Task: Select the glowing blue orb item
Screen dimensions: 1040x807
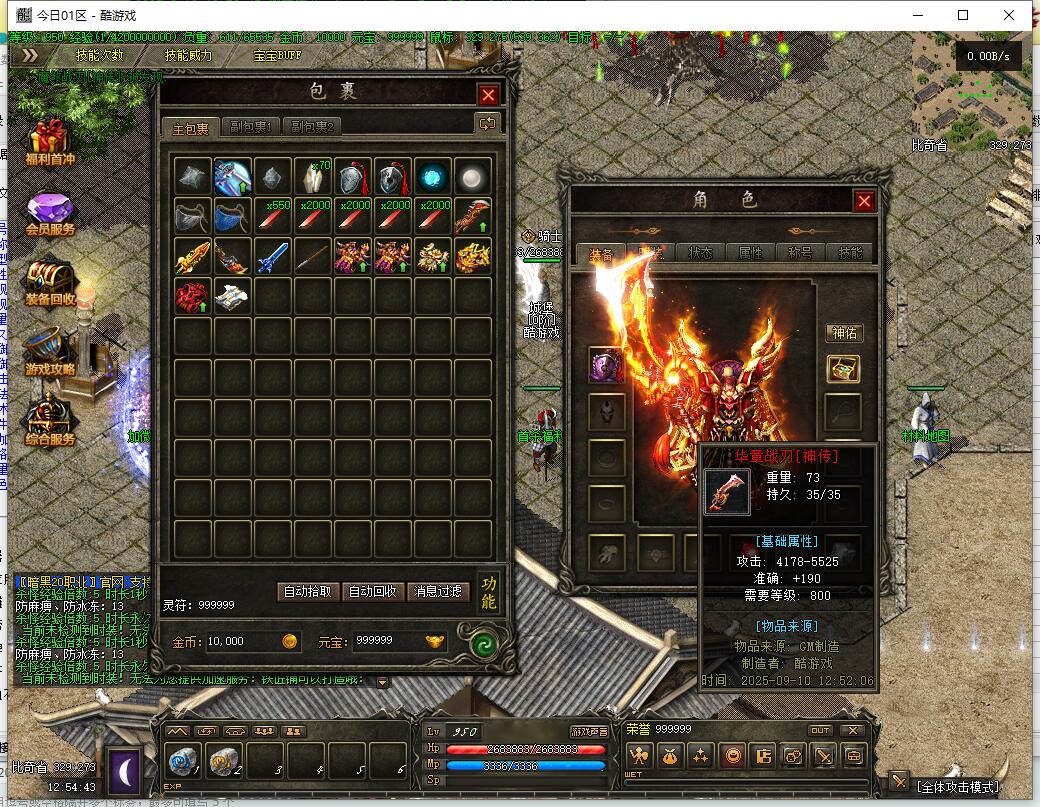Action: pos(433,176)
